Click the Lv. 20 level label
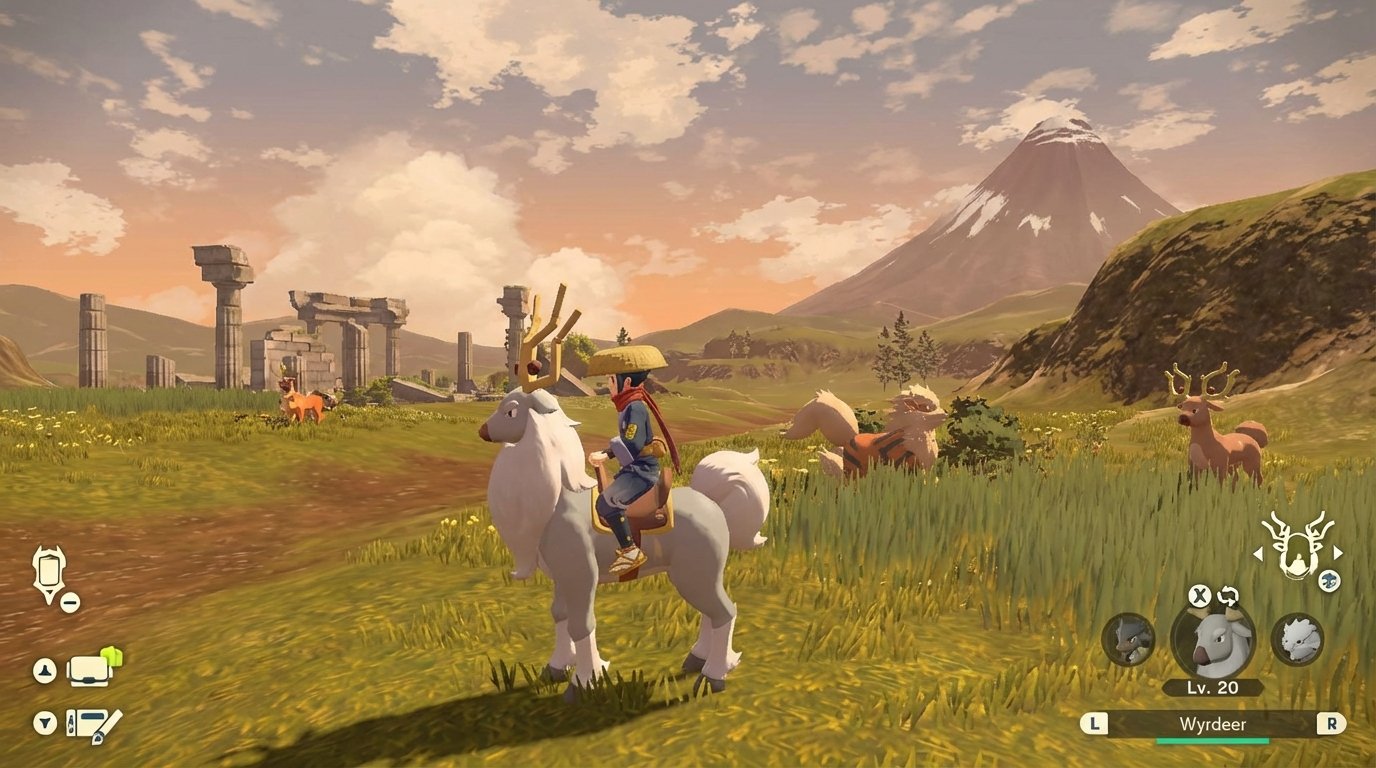1376x768 pixels. click(1212, 687)
